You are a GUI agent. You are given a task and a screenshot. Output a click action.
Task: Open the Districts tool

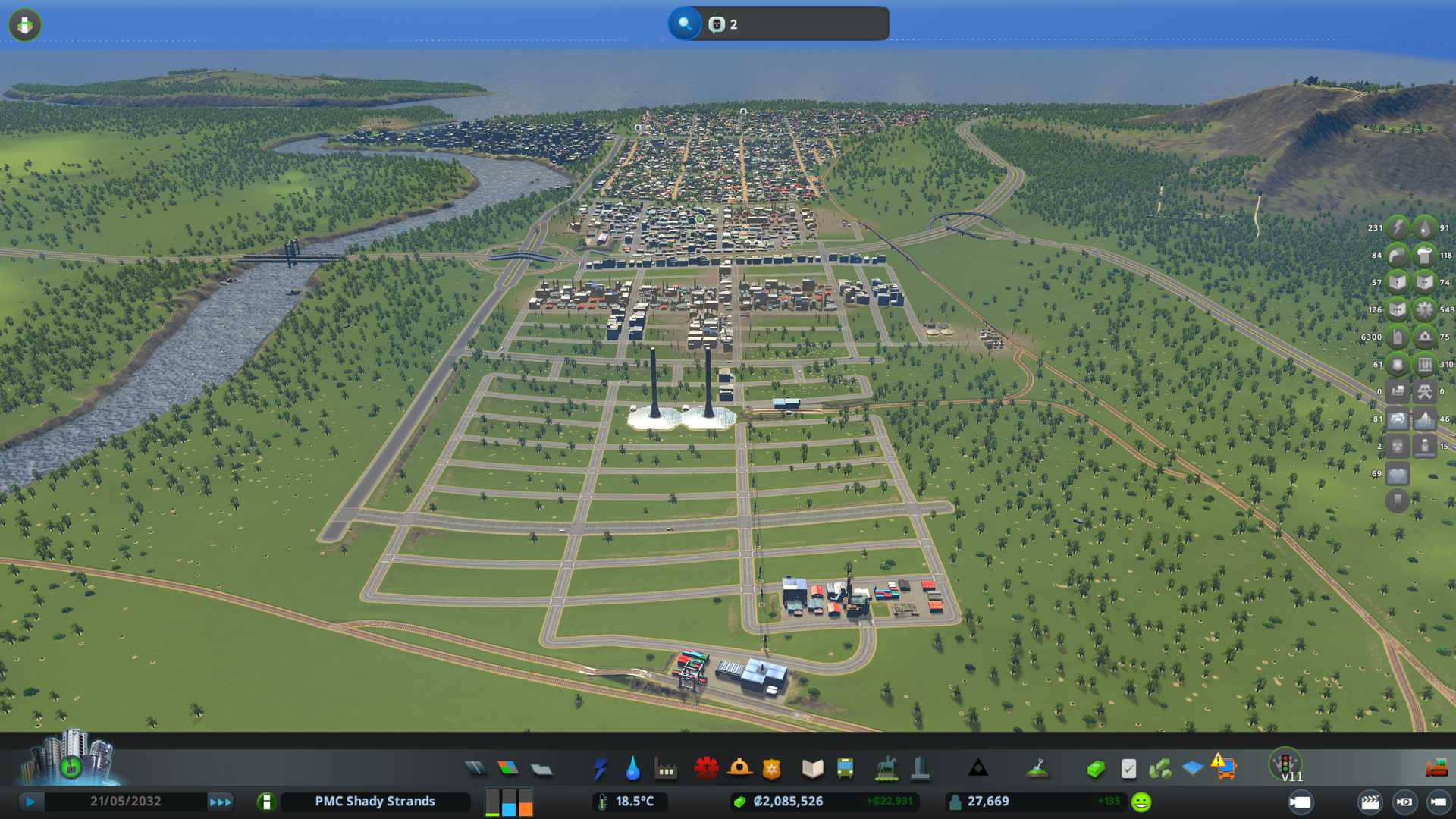click(541, 769)
